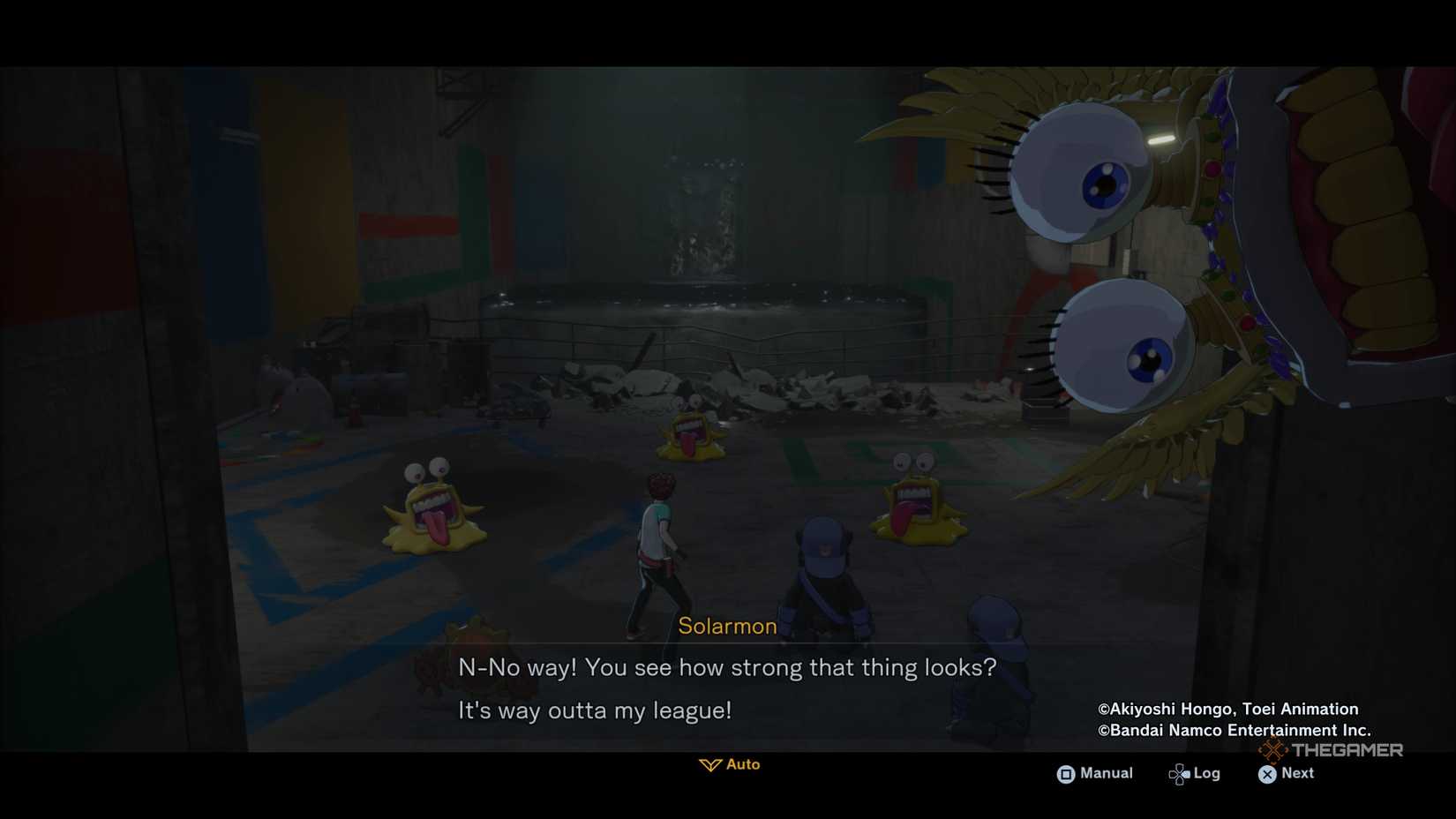Switch to Manual text mode
Viewport: 1456px width, 819px height.
[x=1097, y=773]
